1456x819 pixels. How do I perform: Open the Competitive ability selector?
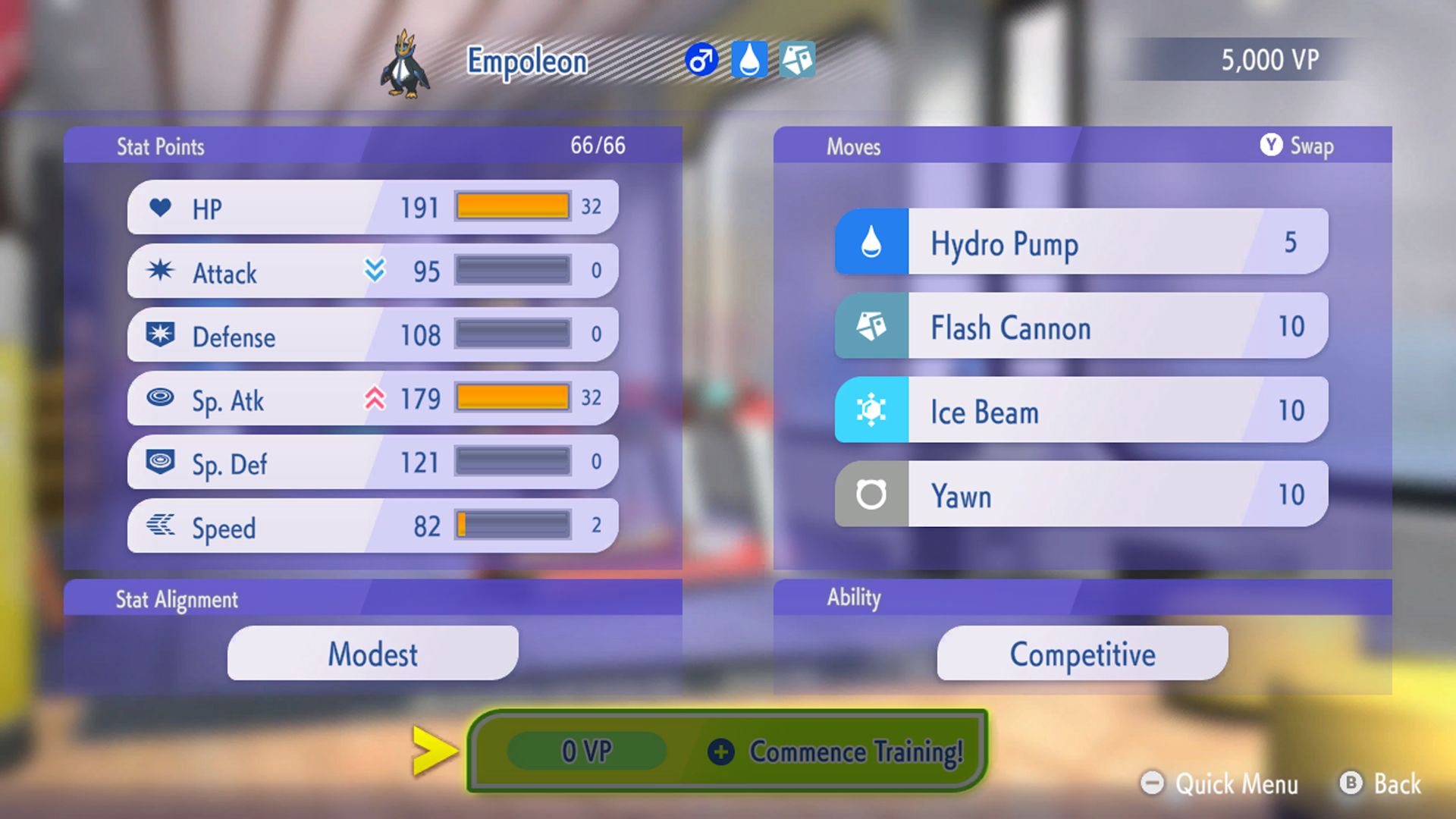coord(1081,653)
